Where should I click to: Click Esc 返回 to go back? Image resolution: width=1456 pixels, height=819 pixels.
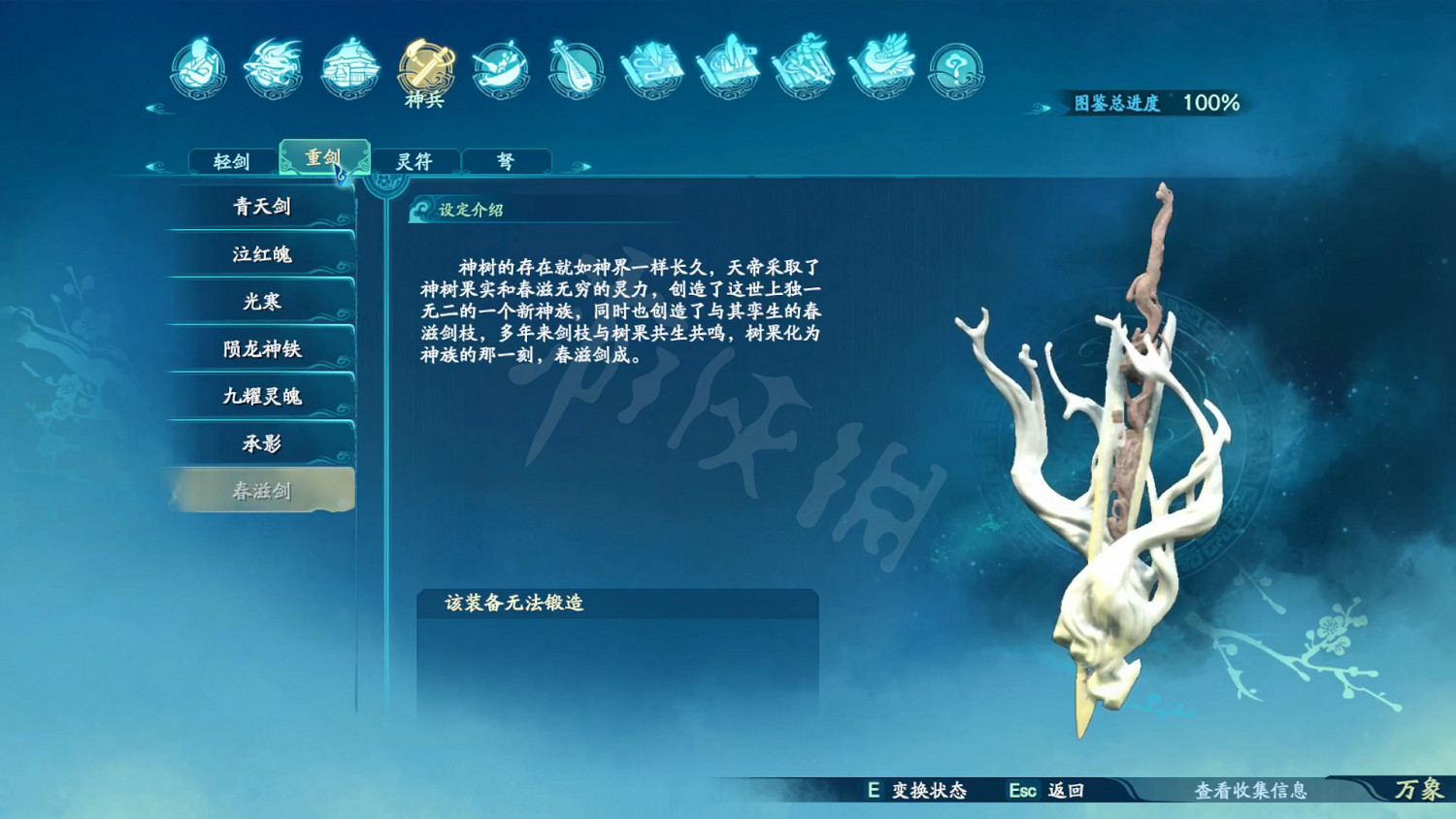tap(1043, 792)
